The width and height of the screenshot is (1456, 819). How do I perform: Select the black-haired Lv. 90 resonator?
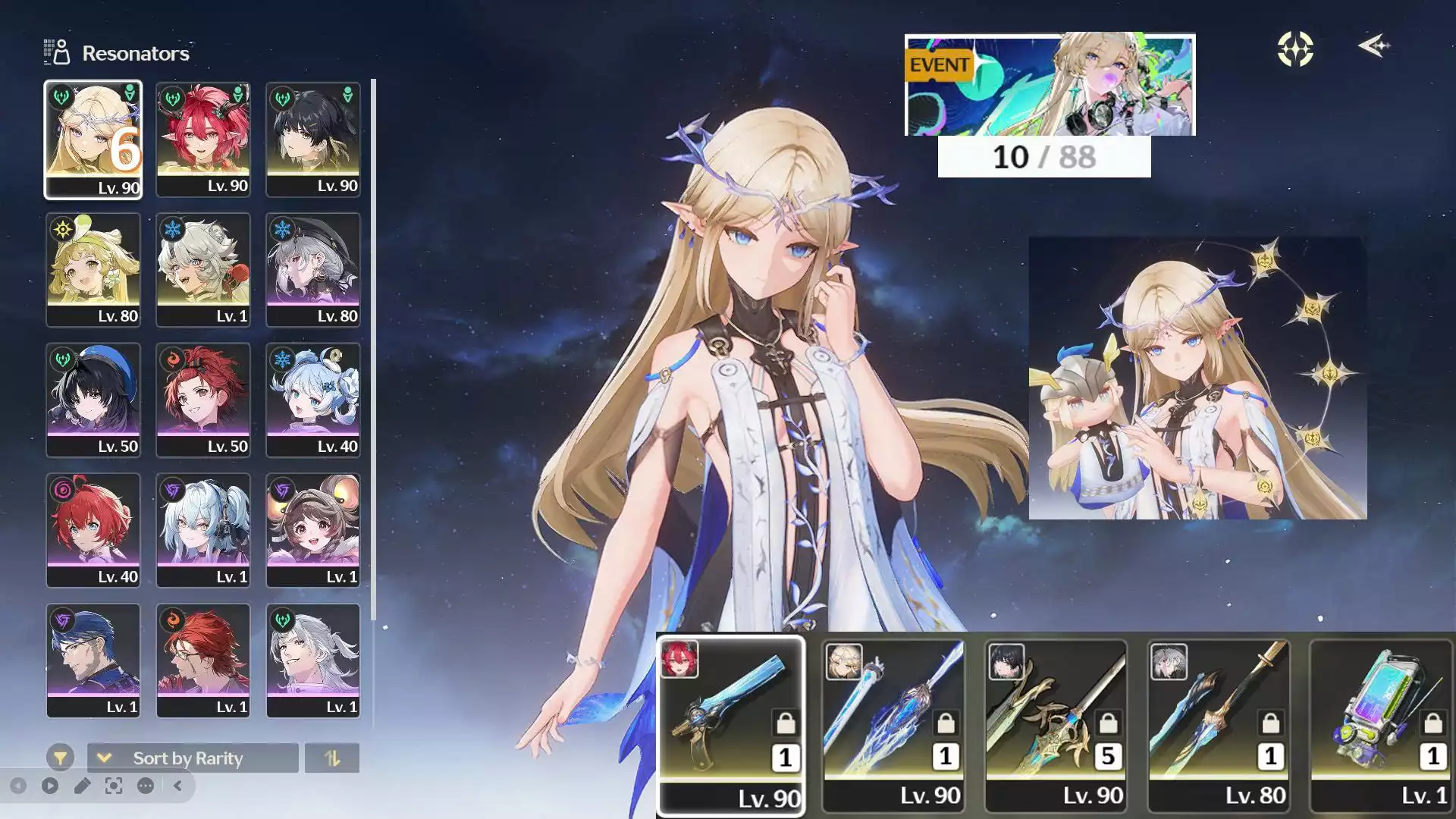pyautogui.click(x=312, y=140)
